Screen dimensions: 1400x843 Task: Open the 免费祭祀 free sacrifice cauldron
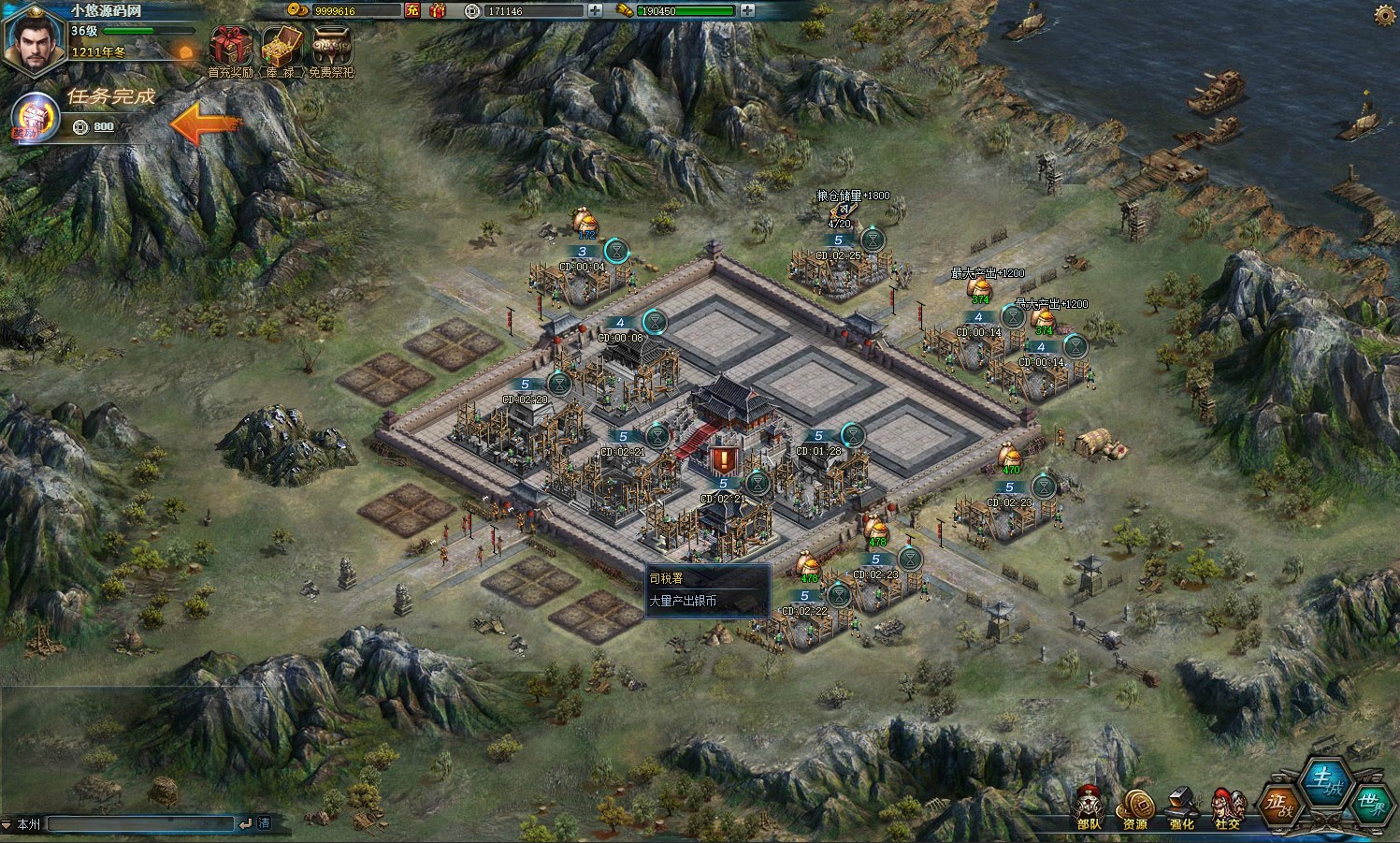click(x=332, y=47)
